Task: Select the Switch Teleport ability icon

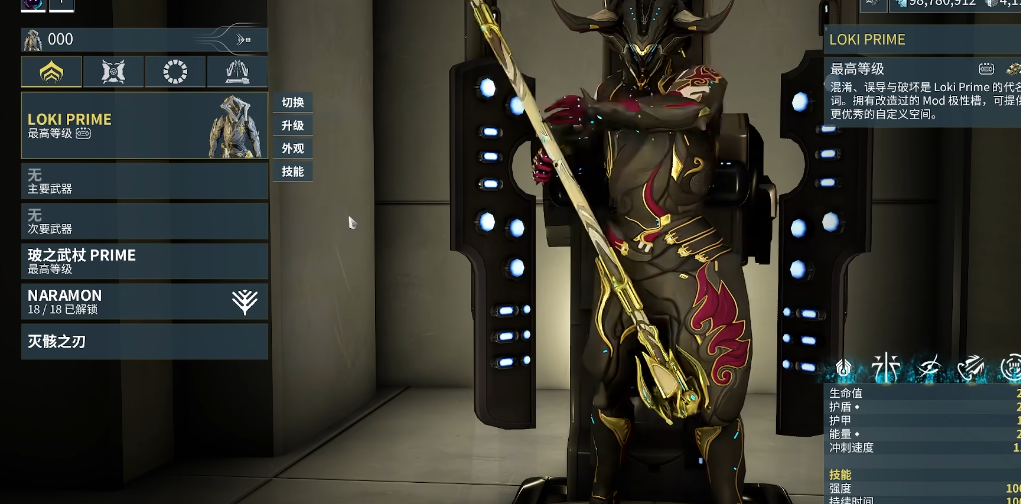Action: click(970, 369)
